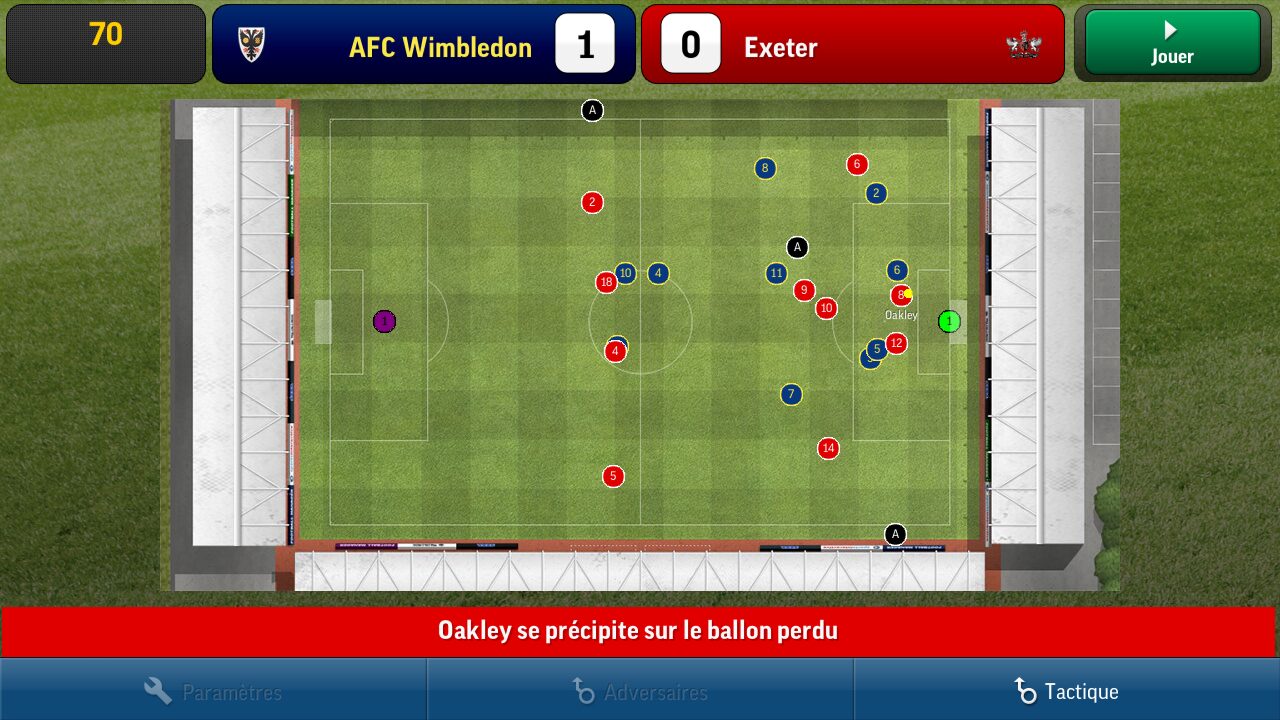This screenshot has height=720, width=1280.
Task: Click the green Jouer button
Action: pyautogui.click(x=1172, y=44)
